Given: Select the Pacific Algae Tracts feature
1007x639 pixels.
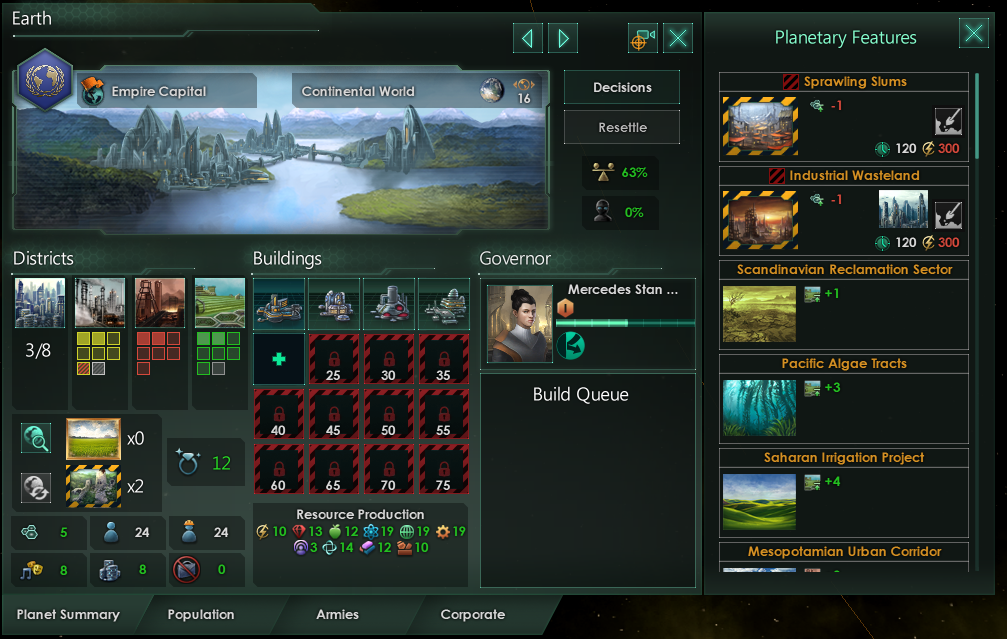Looking at the screenshot, I should (x=845, y=398).
